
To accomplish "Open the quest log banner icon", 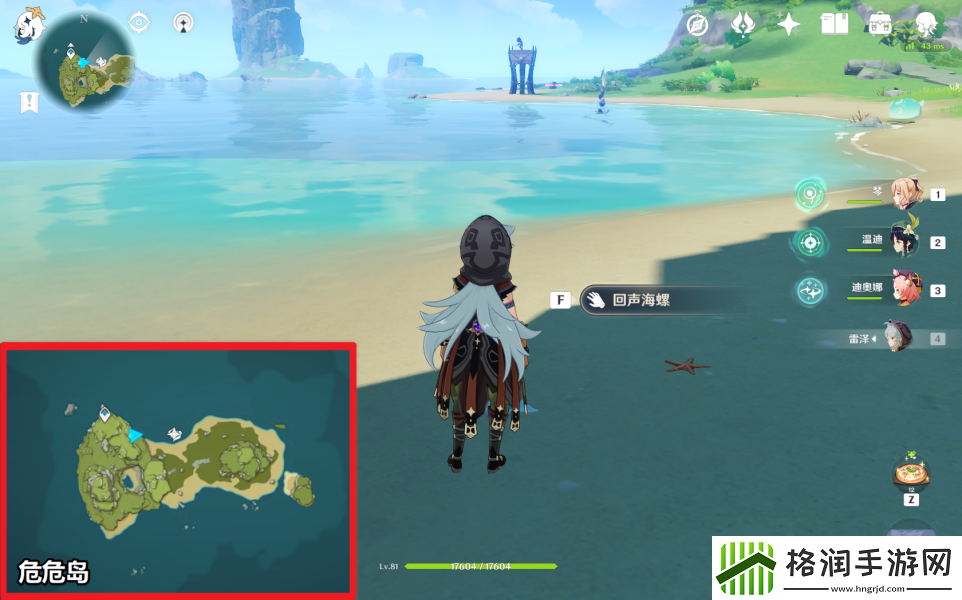I will pyautogui.click(x=29, y=101).
